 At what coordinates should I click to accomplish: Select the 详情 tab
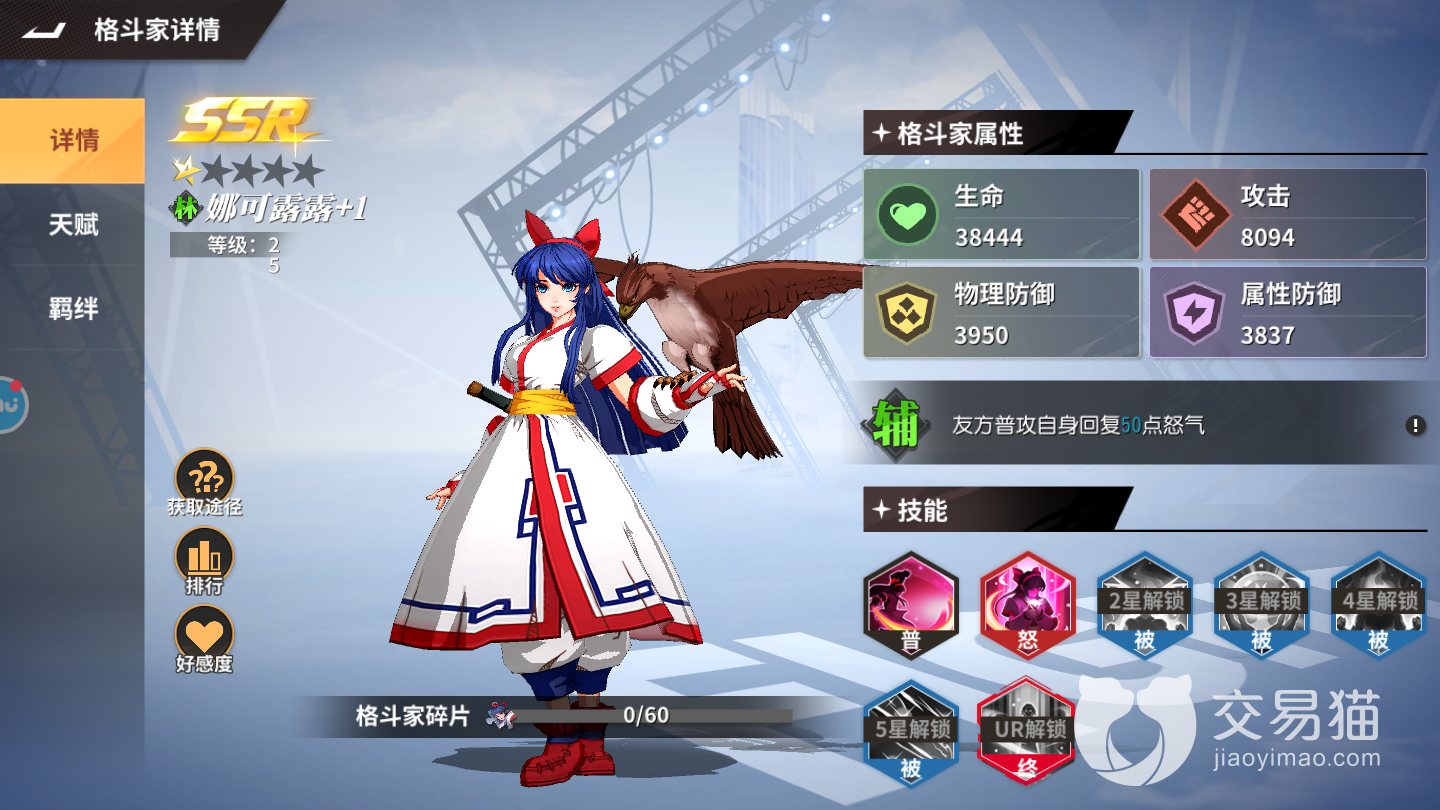73,141
